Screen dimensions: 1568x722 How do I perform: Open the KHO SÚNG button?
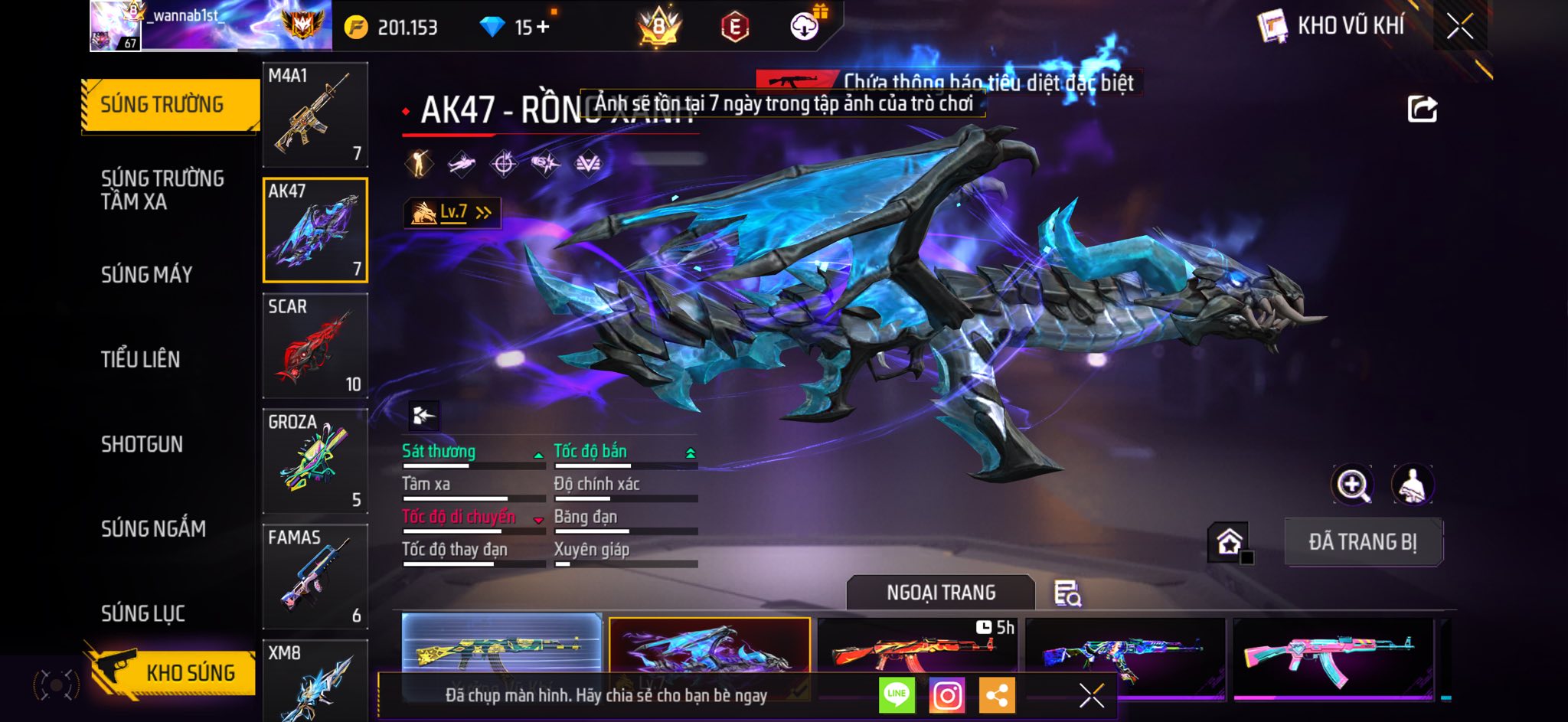click(x=175, y=672)
